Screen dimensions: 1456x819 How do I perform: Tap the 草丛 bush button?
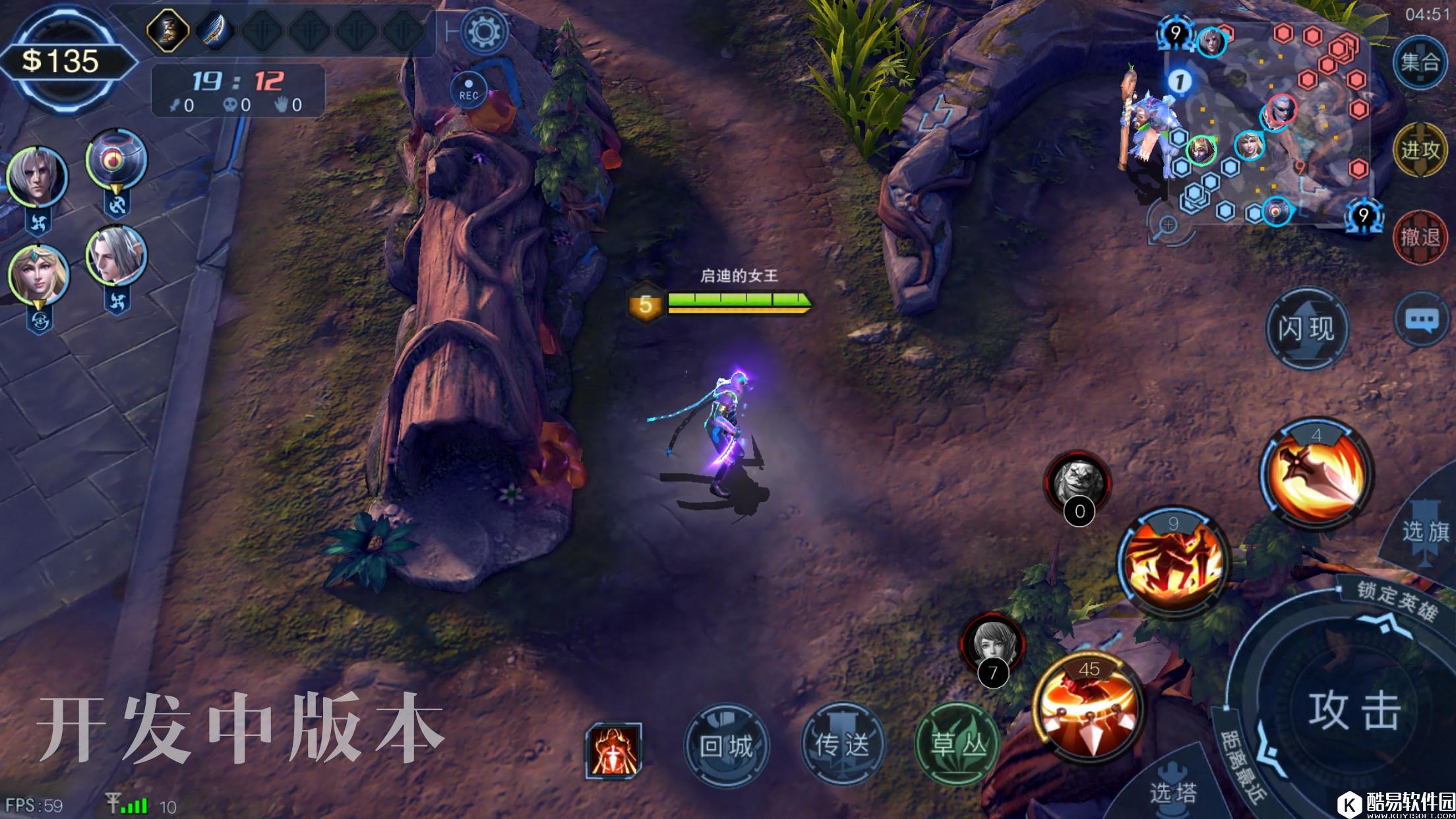958,745
